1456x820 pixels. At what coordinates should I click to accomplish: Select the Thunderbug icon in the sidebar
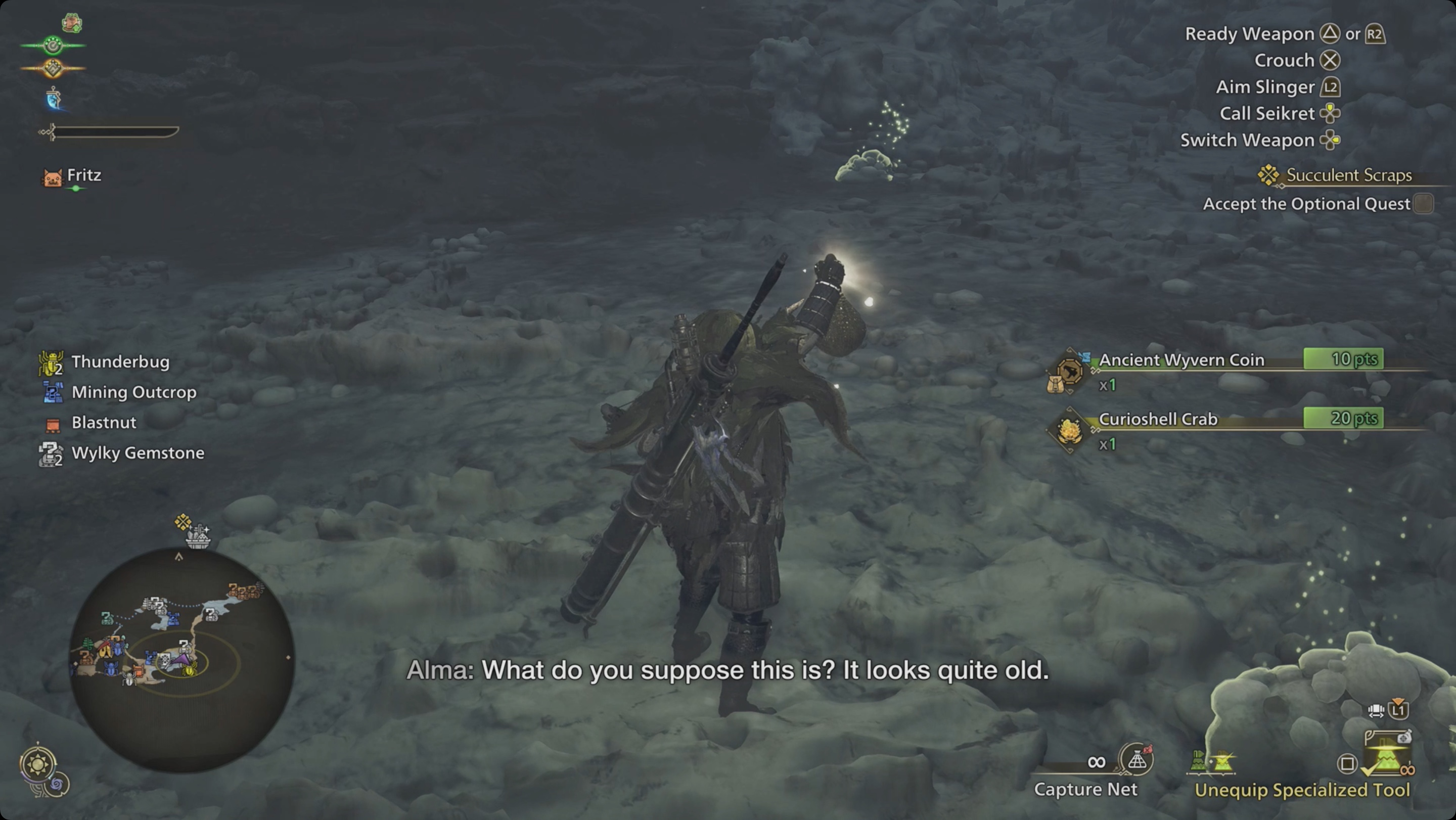pyautogui.click(x=51, y=361)
